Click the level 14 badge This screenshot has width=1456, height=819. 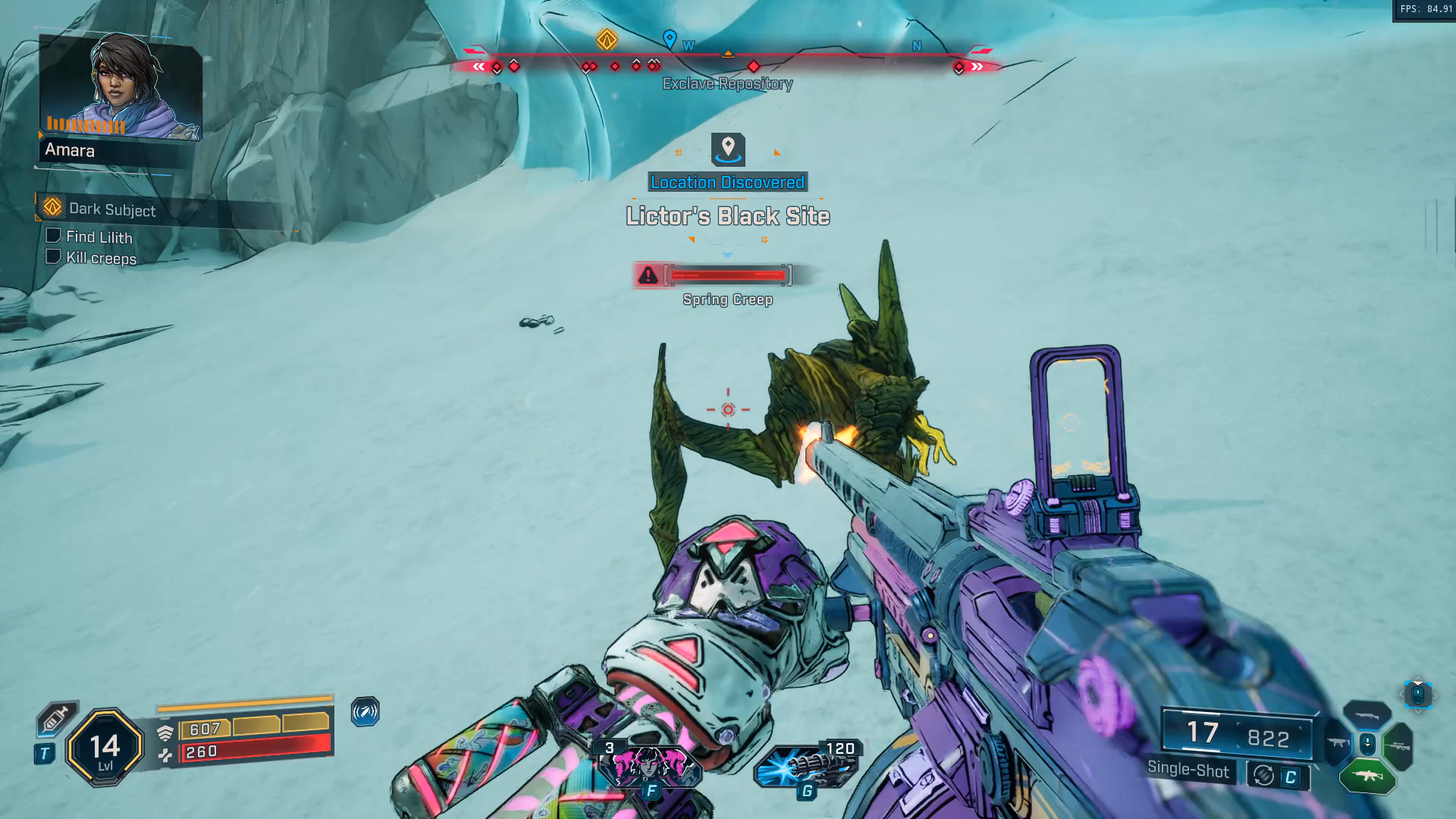pos(105,748)
